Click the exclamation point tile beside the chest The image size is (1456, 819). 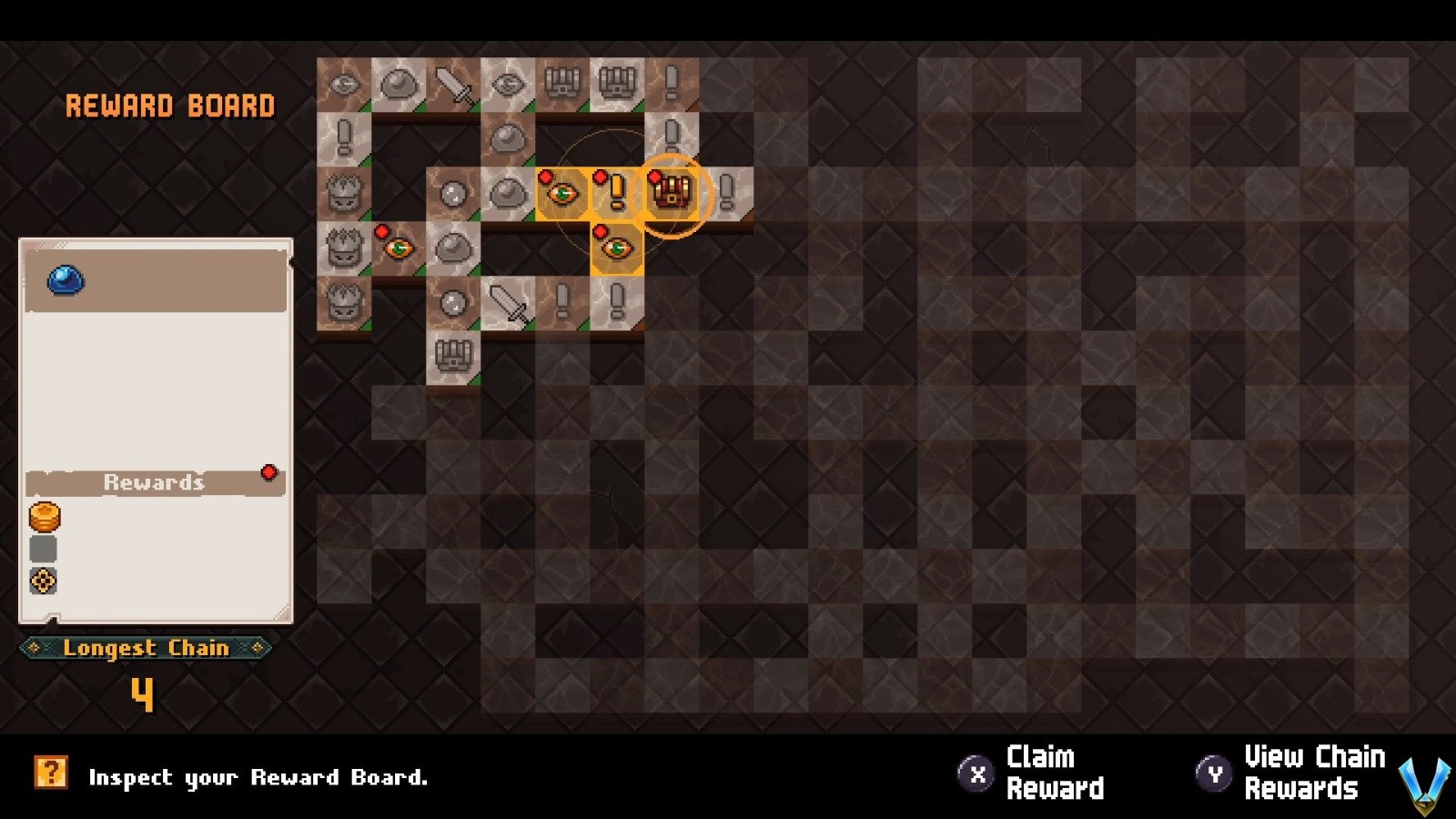pos(616,193)
